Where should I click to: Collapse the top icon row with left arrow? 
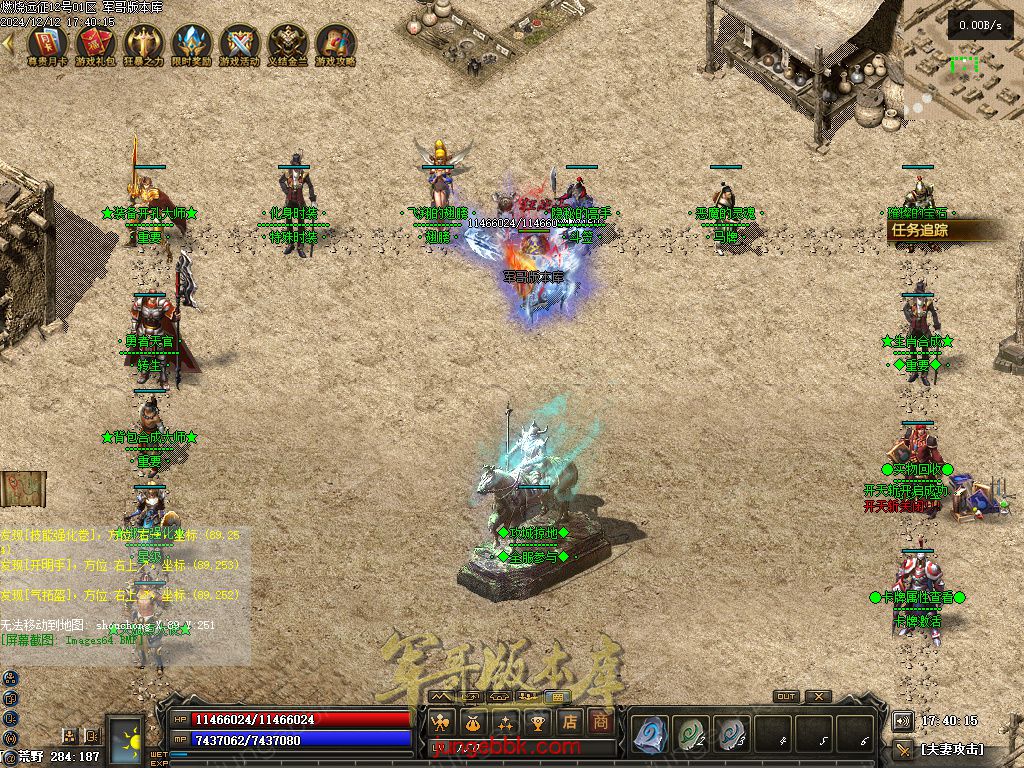[x=8, y=44]
